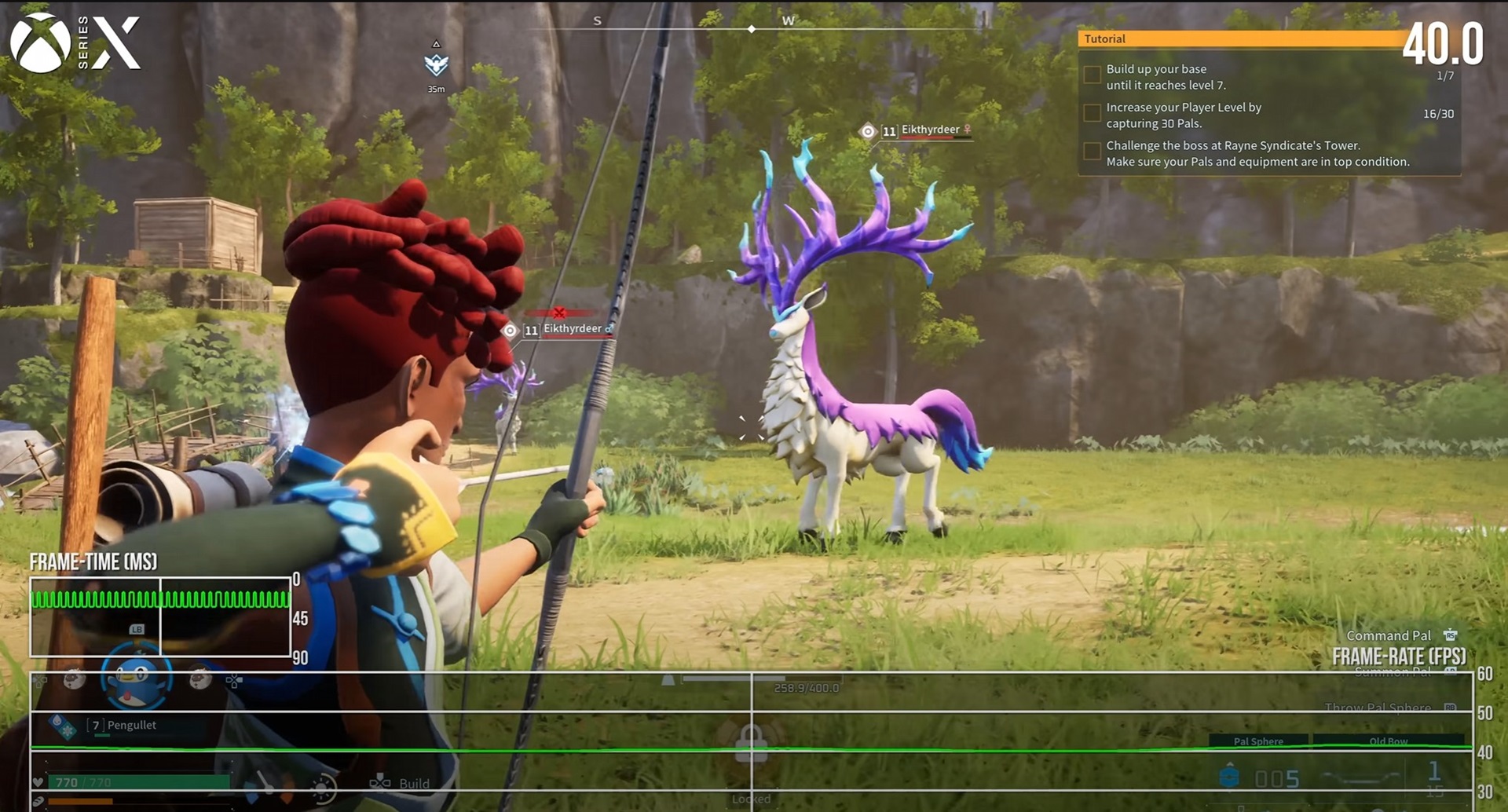The height and width of the screenshot is (812, 1508).
Task: Open the Build menu icon
Action: pos(381,782)
